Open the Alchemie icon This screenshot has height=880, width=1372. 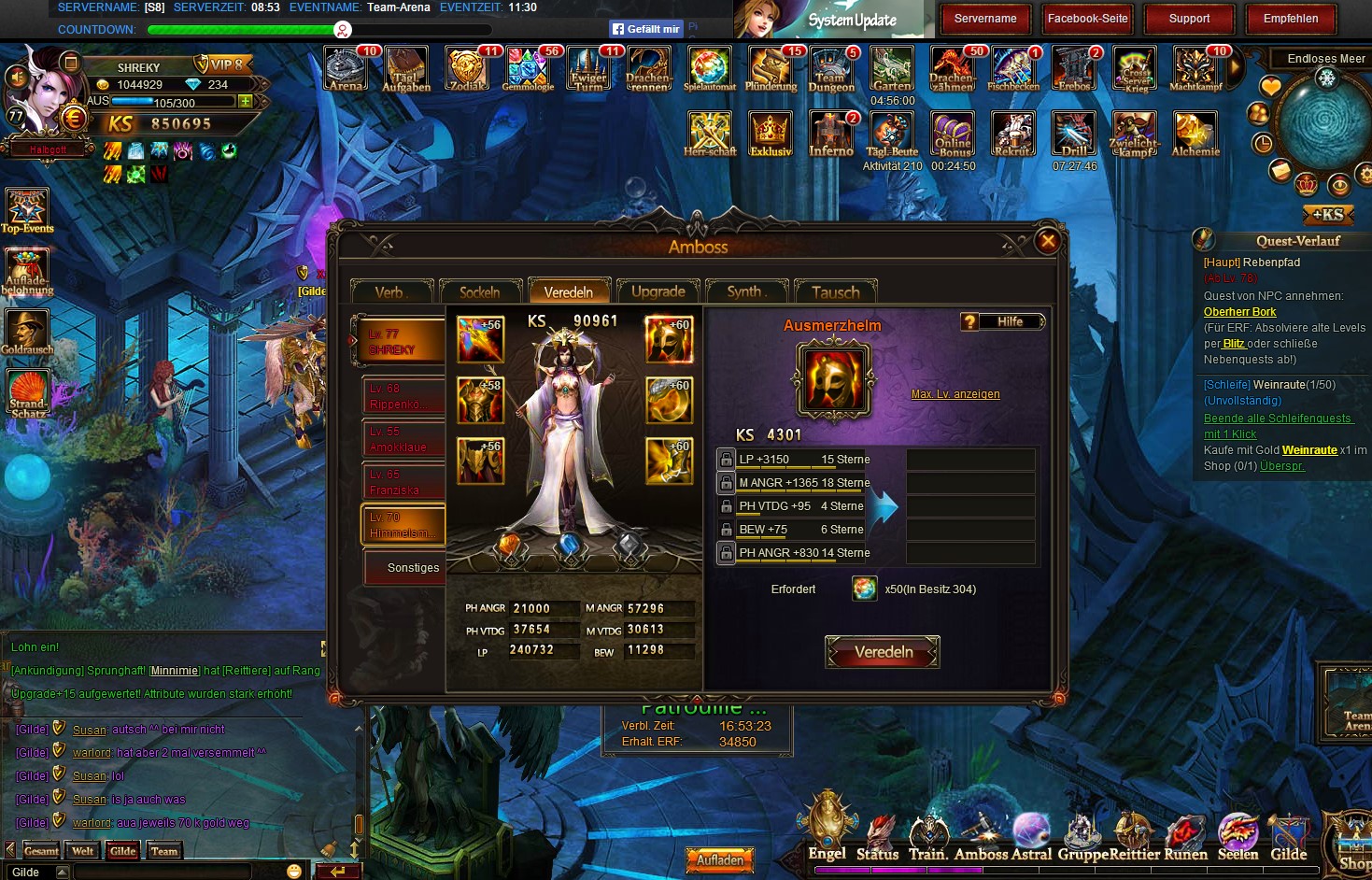[1195, 135]
